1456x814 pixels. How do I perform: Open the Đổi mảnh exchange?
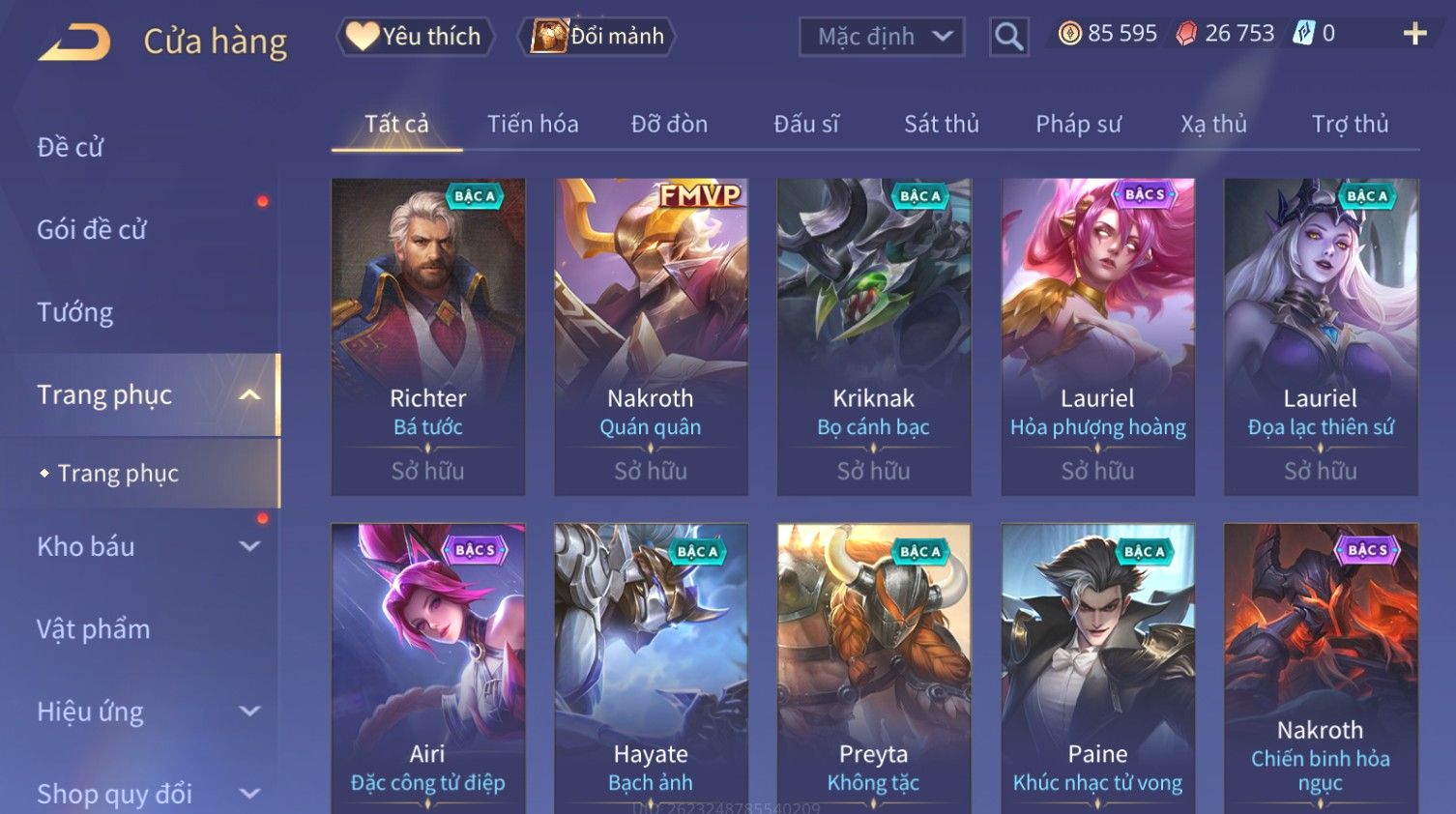click(597, 37)
